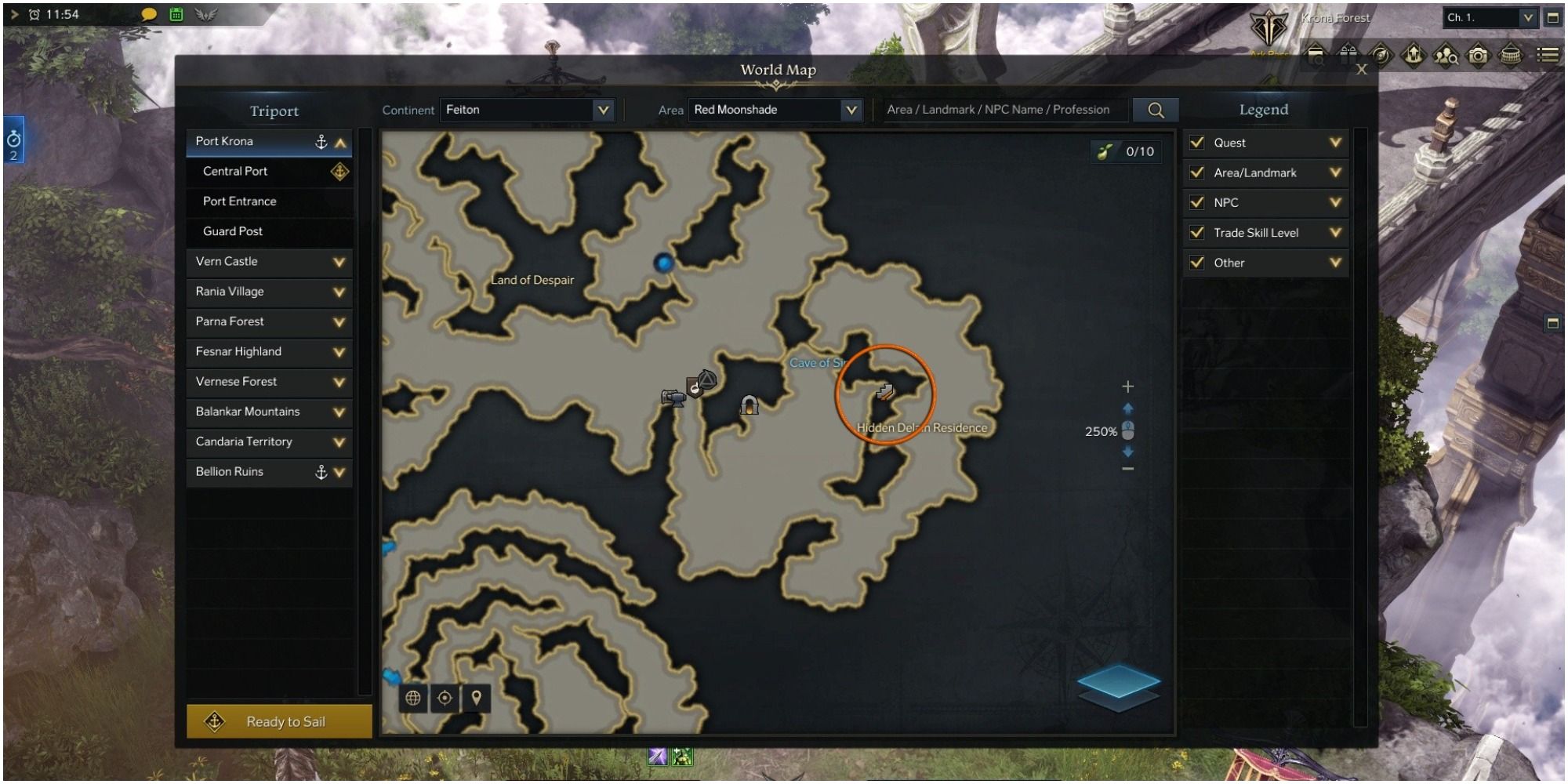The width and height of the screenshot is (1568, 784).
Task: Disable the Quest legend checkbox
Action: tap(1196, 143)
